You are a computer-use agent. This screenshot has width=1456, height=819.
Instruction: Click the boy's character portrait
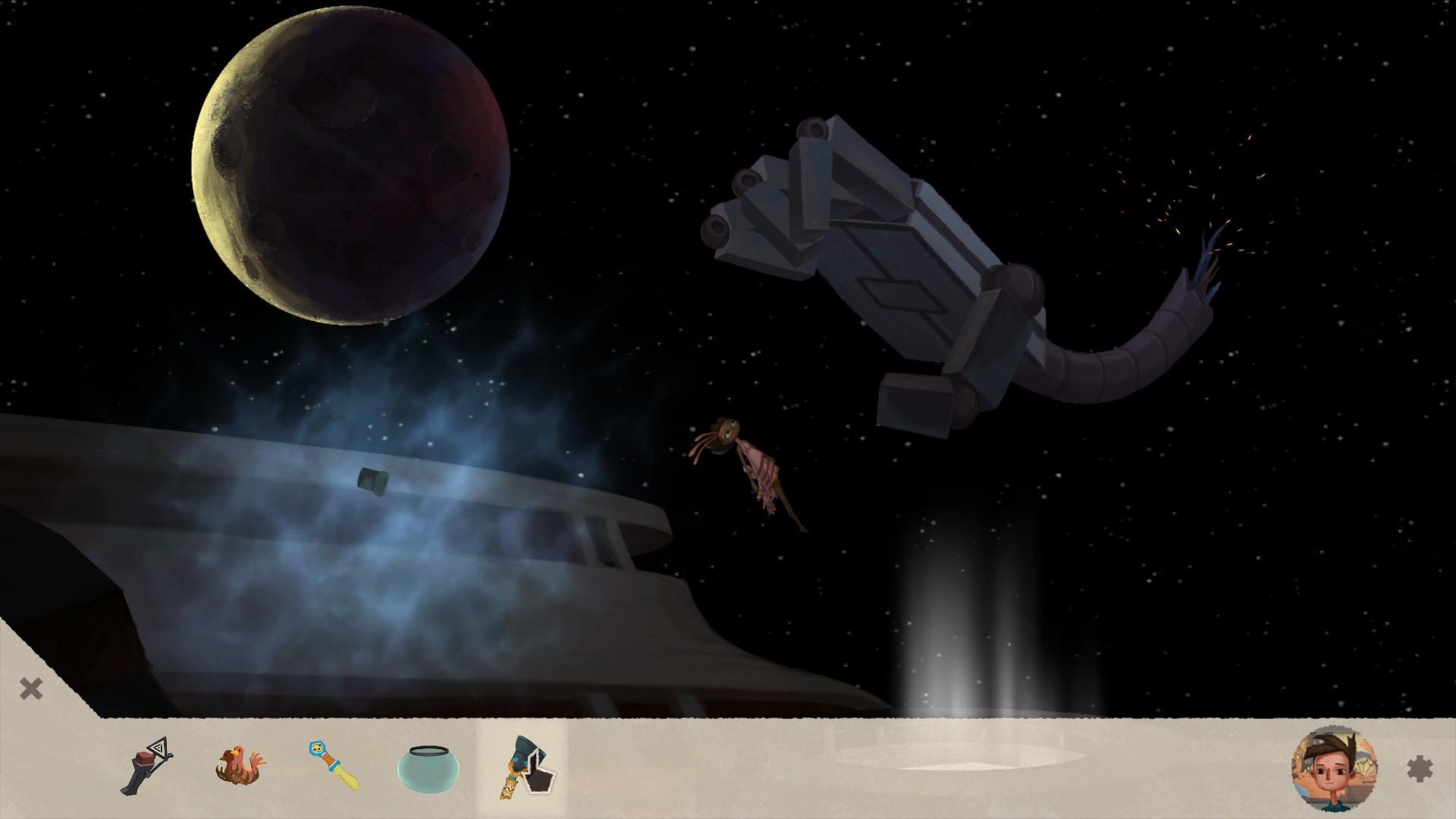[x=1334, y=769]
